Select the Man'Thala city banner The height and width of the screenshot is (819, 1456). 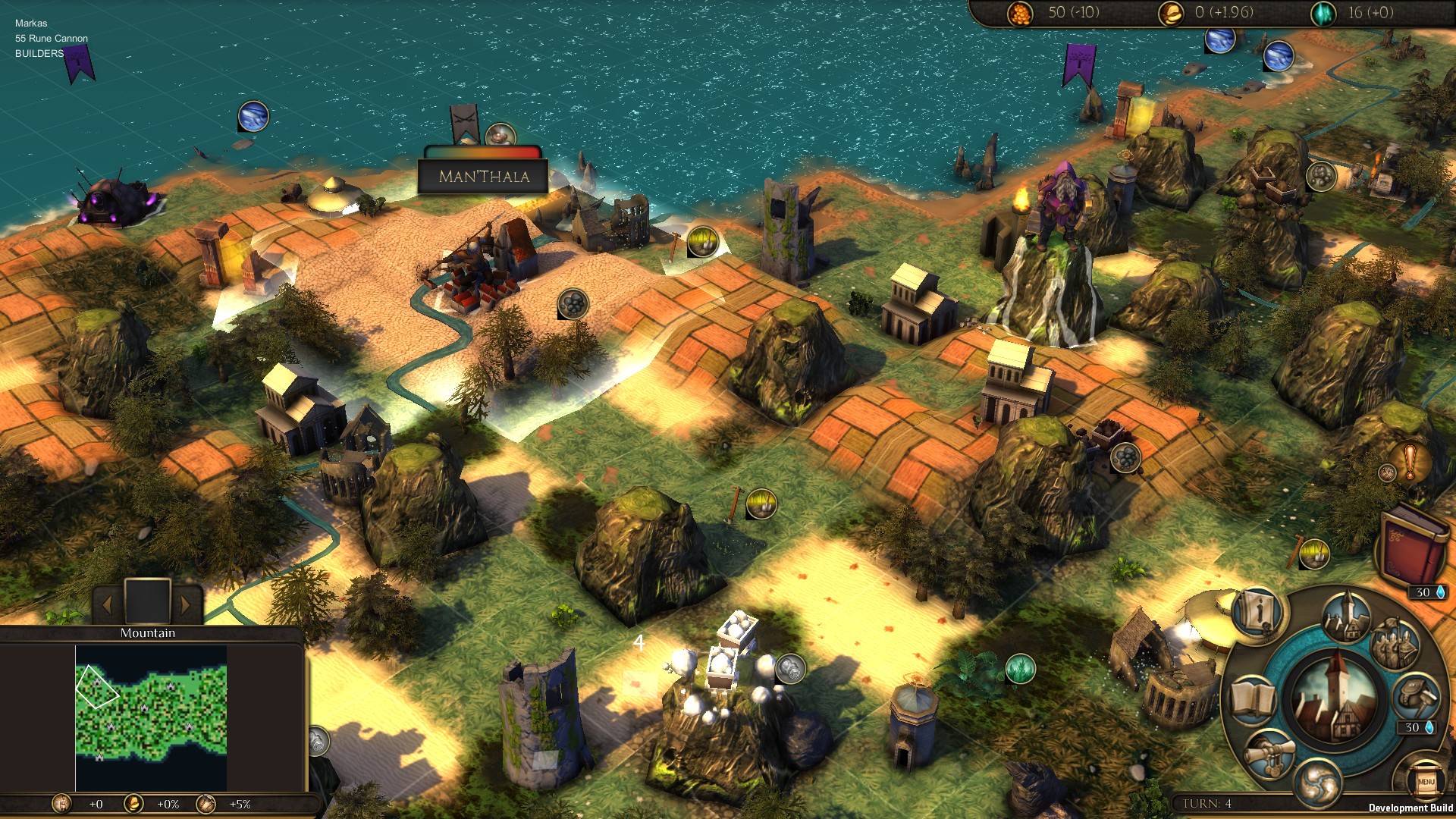click(485, 176)
